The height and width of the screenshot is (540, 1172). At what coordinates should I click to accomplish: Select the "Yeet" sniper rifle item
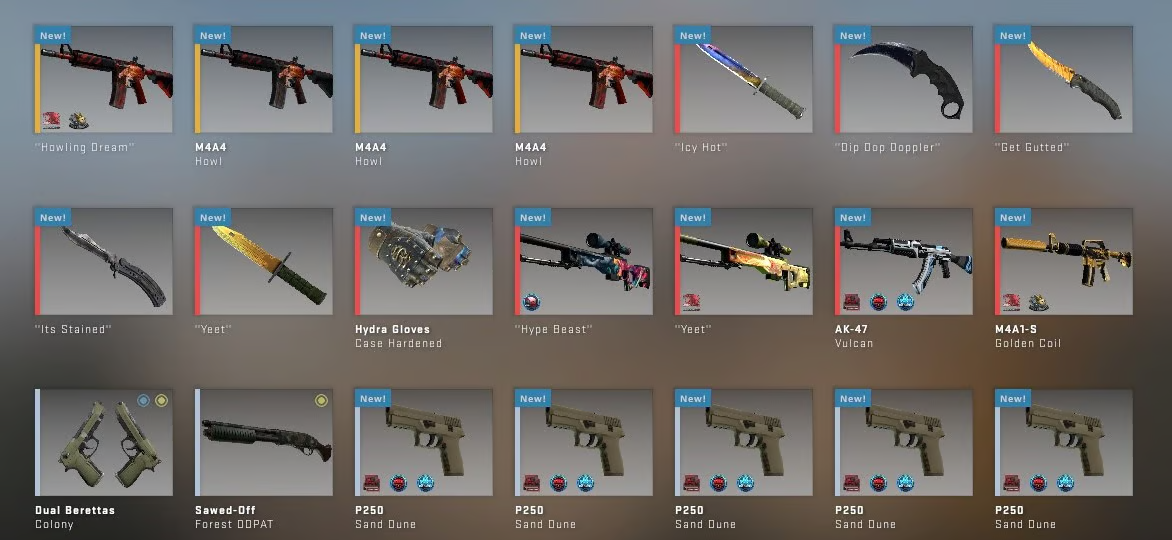point(744,262)
